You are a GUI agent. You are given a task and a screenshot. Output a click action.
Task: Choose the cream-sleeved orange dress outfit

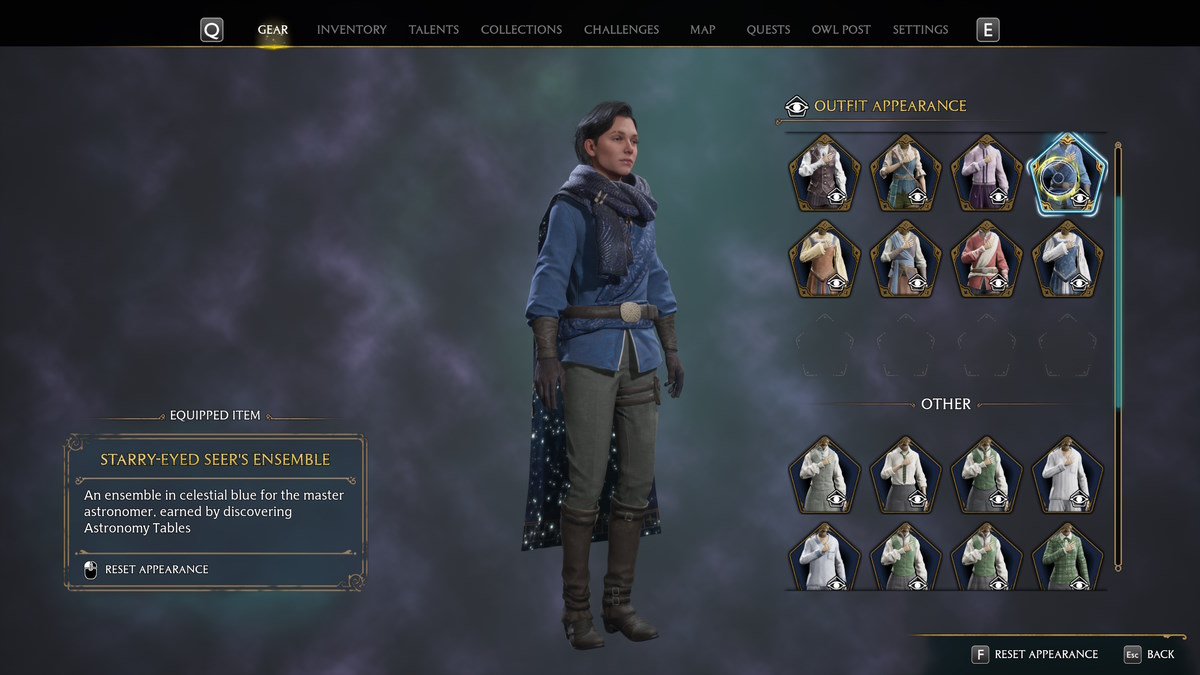point(825,260)
